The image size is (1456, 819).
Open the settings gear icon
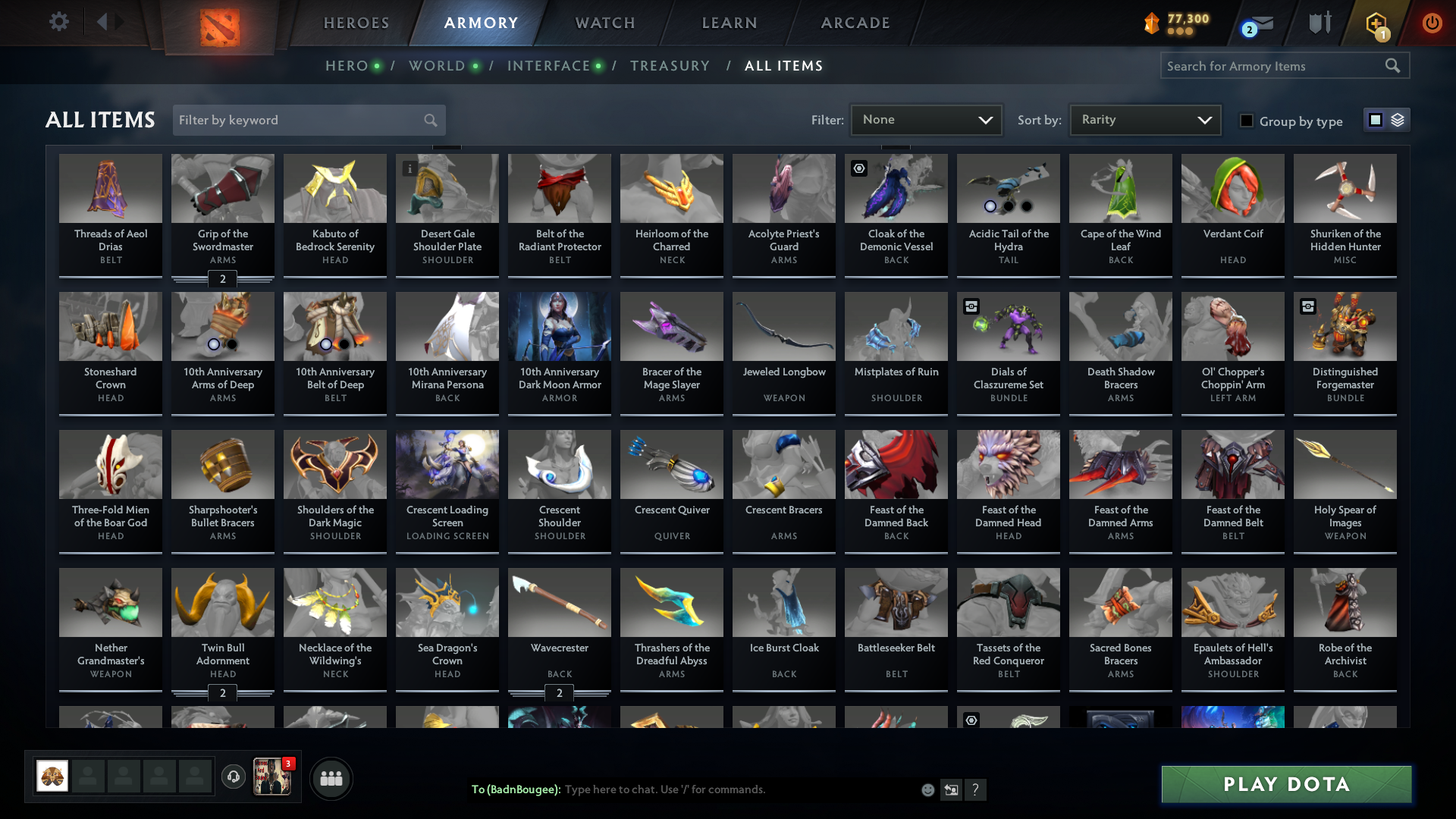tap(58, 22)
